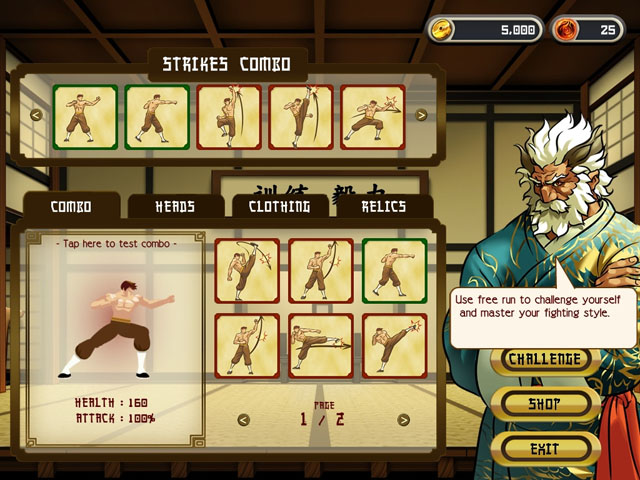Choose the green-bordered punch move in grid
This screenshot has height=480, width=640.
click(394, 270)
